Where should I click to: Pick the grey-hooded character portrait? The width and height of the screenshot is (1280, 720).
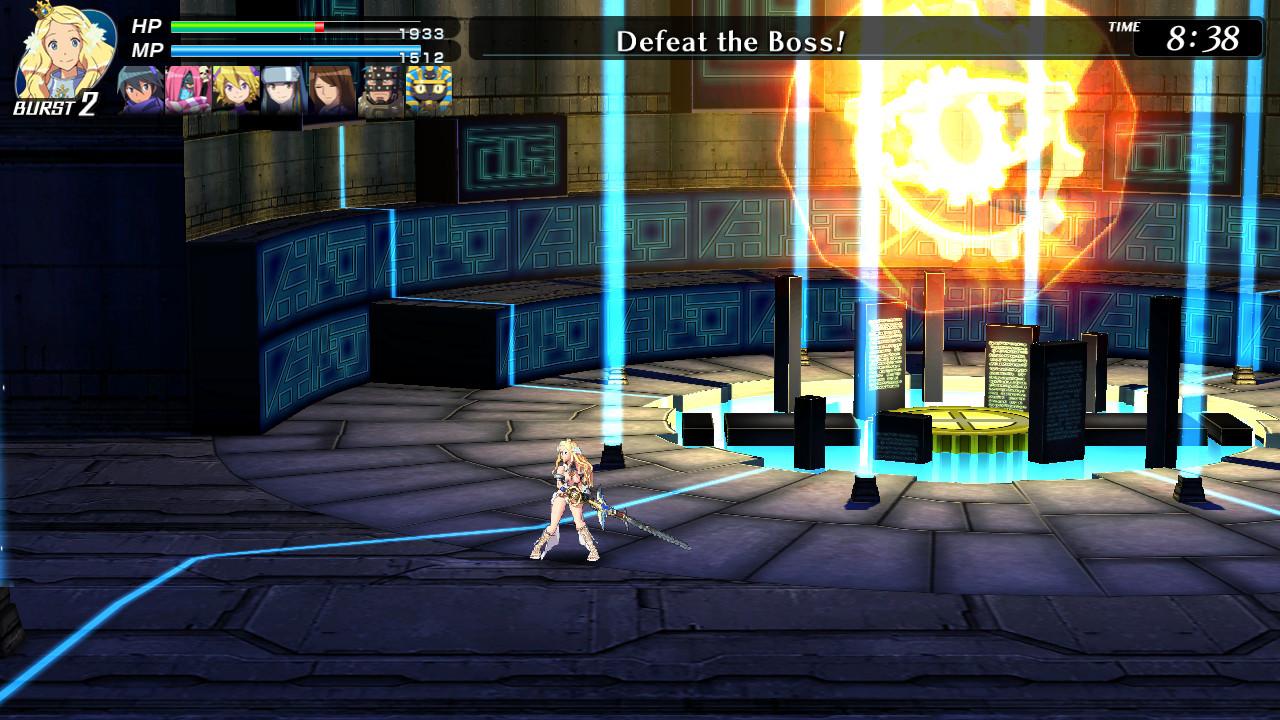point(284,91)
